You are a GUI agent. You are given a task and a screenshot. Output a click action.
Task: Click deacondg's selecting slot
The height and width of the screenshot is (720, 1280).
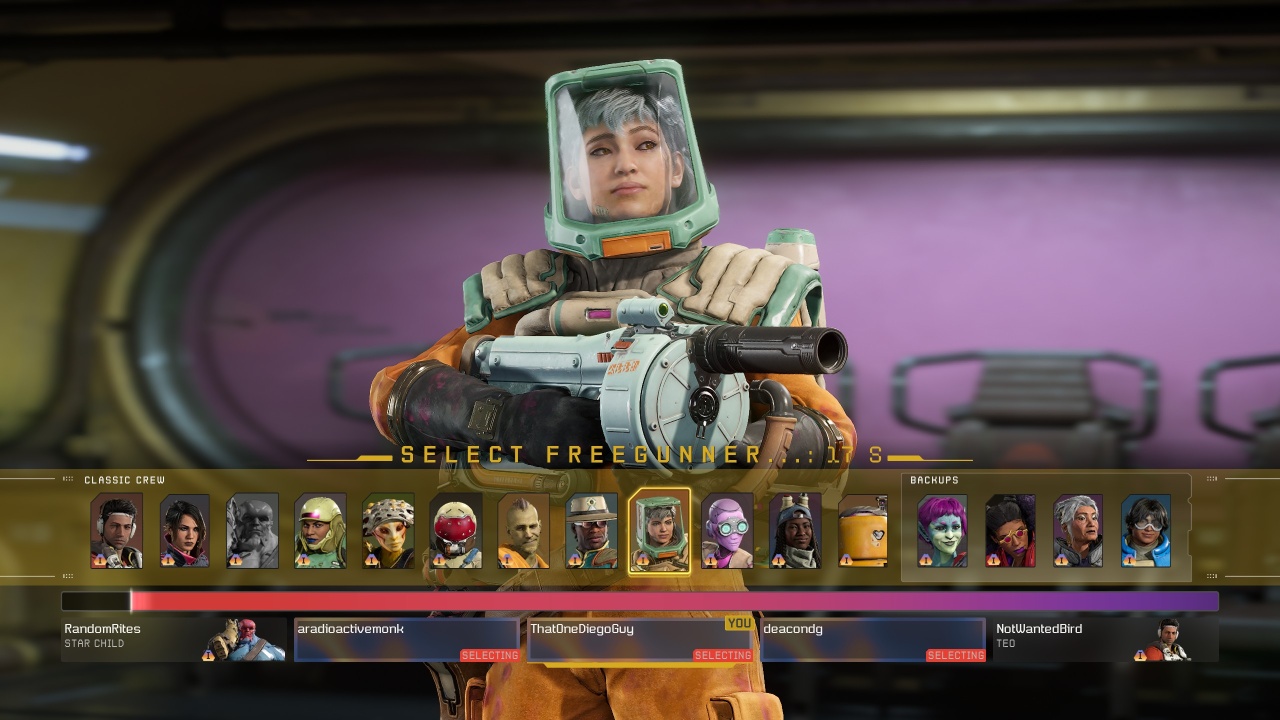tap(873, 639)
